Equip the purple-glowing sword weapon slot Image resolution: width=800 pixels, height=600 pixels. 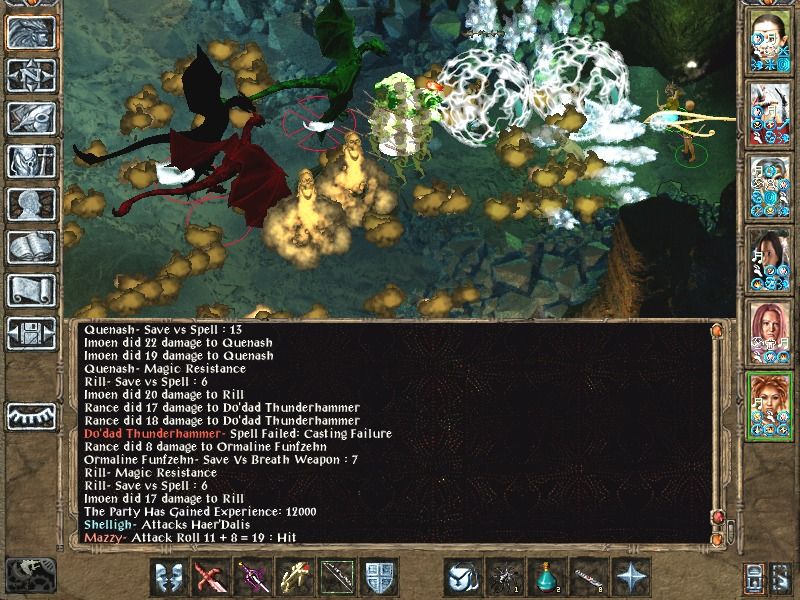click(x=254, y=578)
